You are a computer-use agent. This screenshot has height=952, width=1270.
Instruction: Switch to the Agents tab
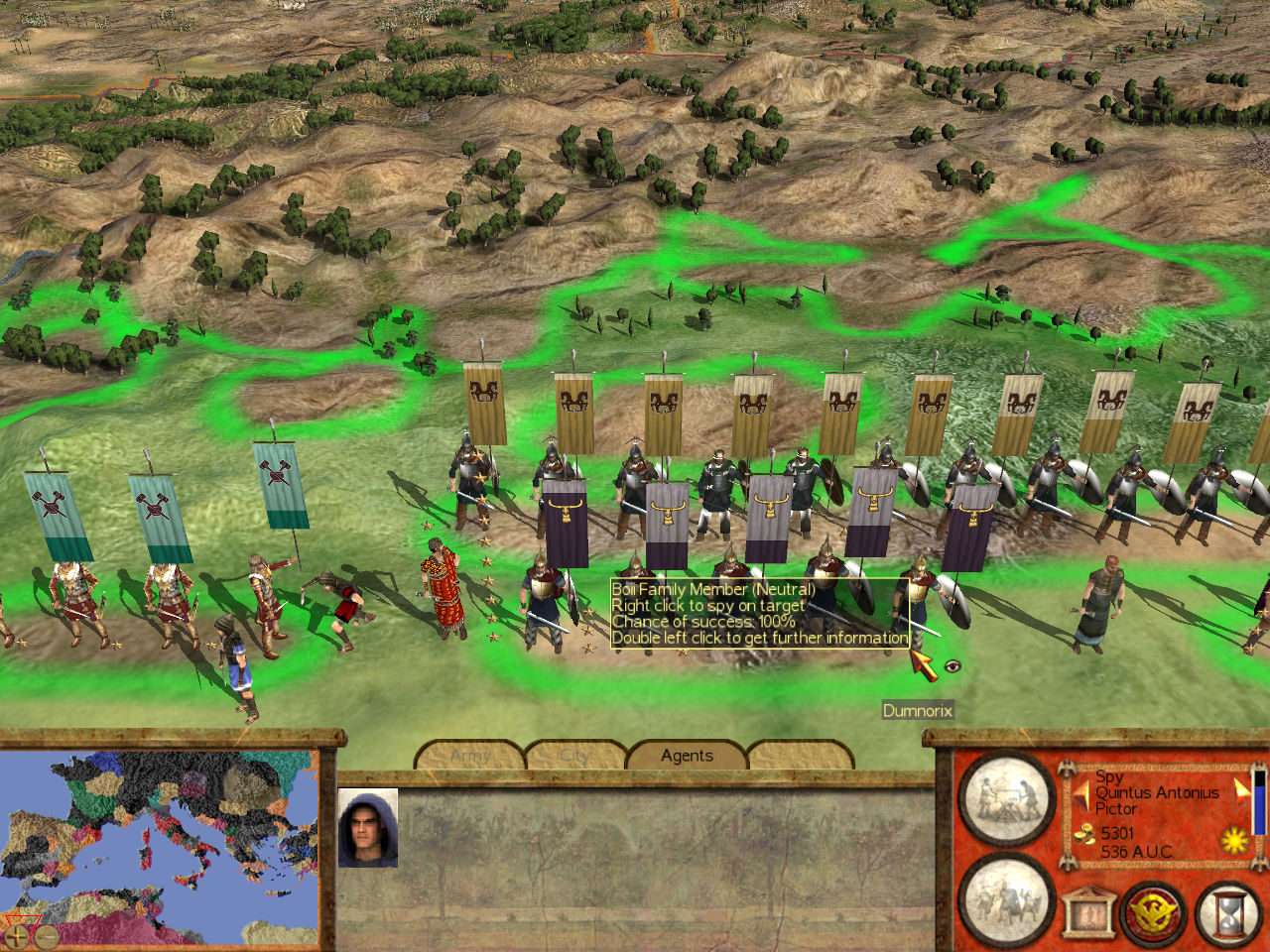click(x=687, y=756)
